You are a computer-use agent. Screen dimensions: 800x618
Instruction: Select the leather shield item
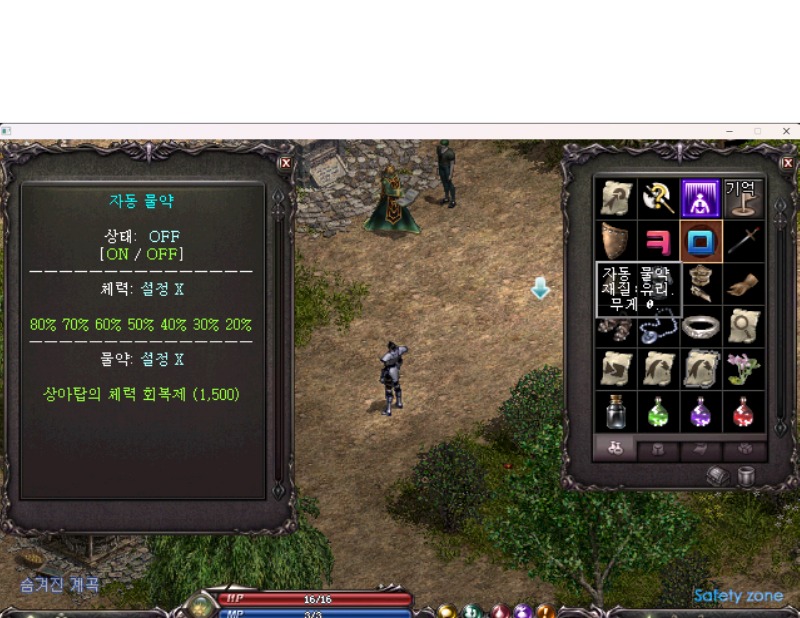[614, 241]
